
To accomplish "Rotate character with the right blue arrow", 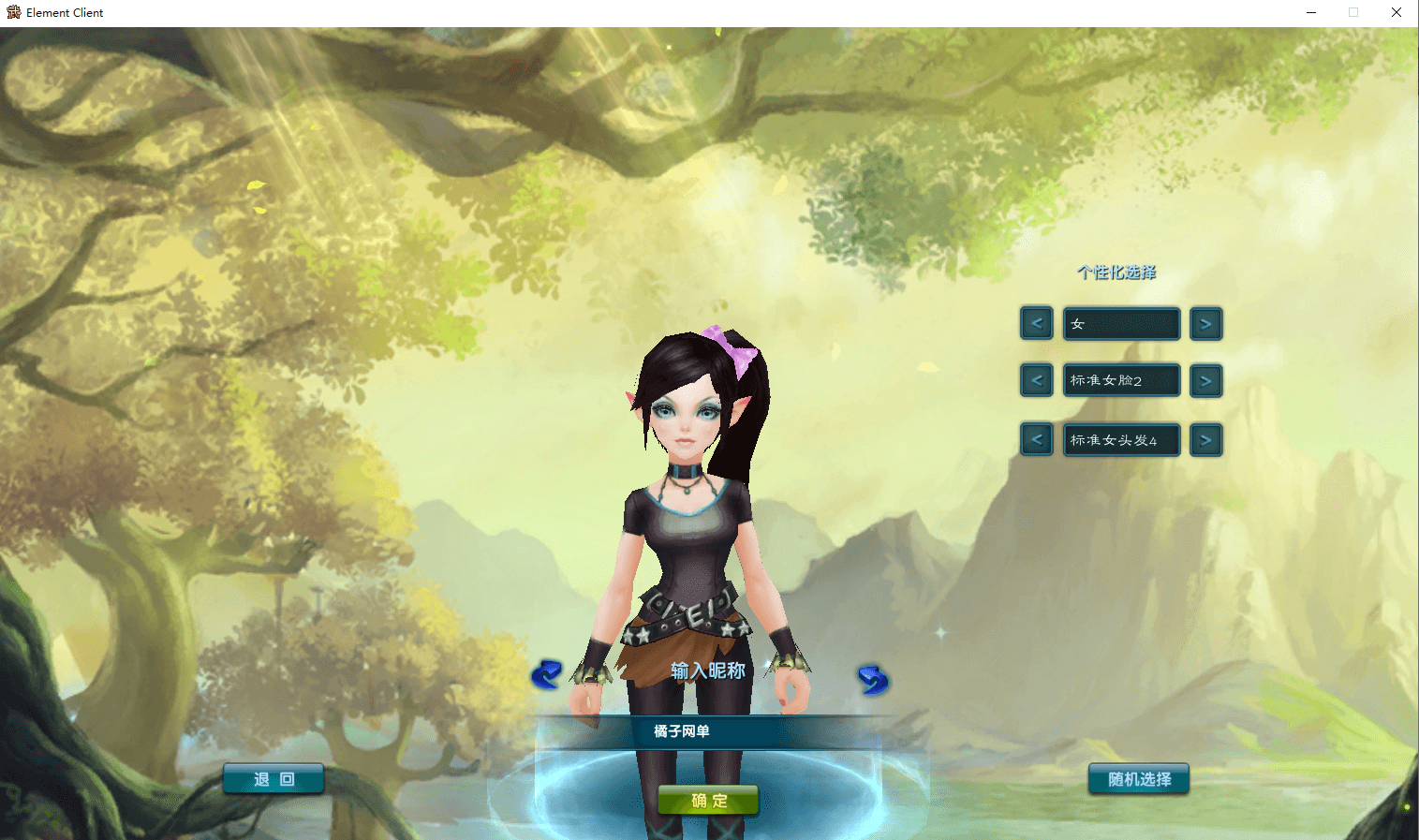I will (872, 680).
